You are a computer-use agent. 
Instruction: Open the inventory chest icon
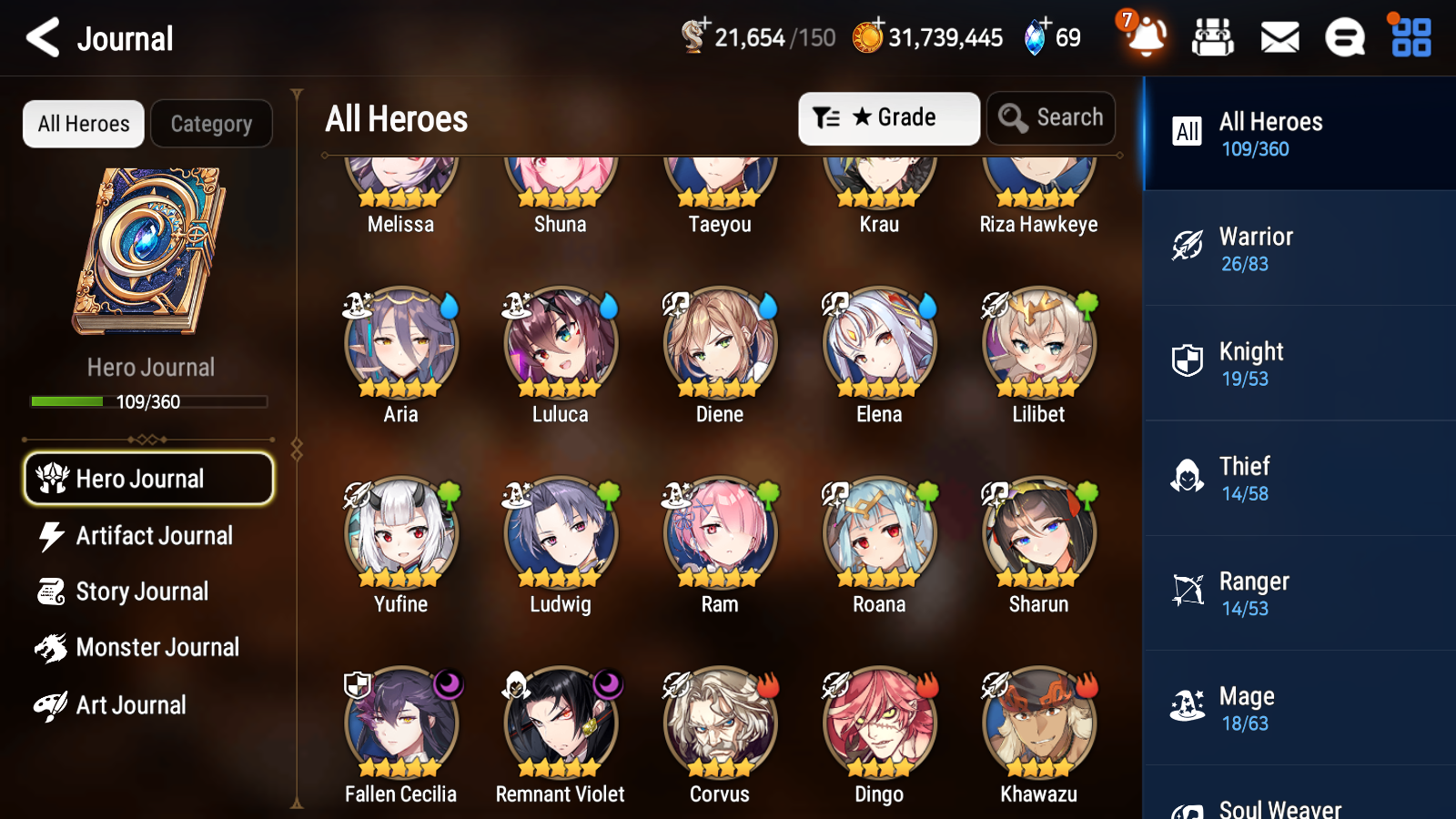point(1213,38)
